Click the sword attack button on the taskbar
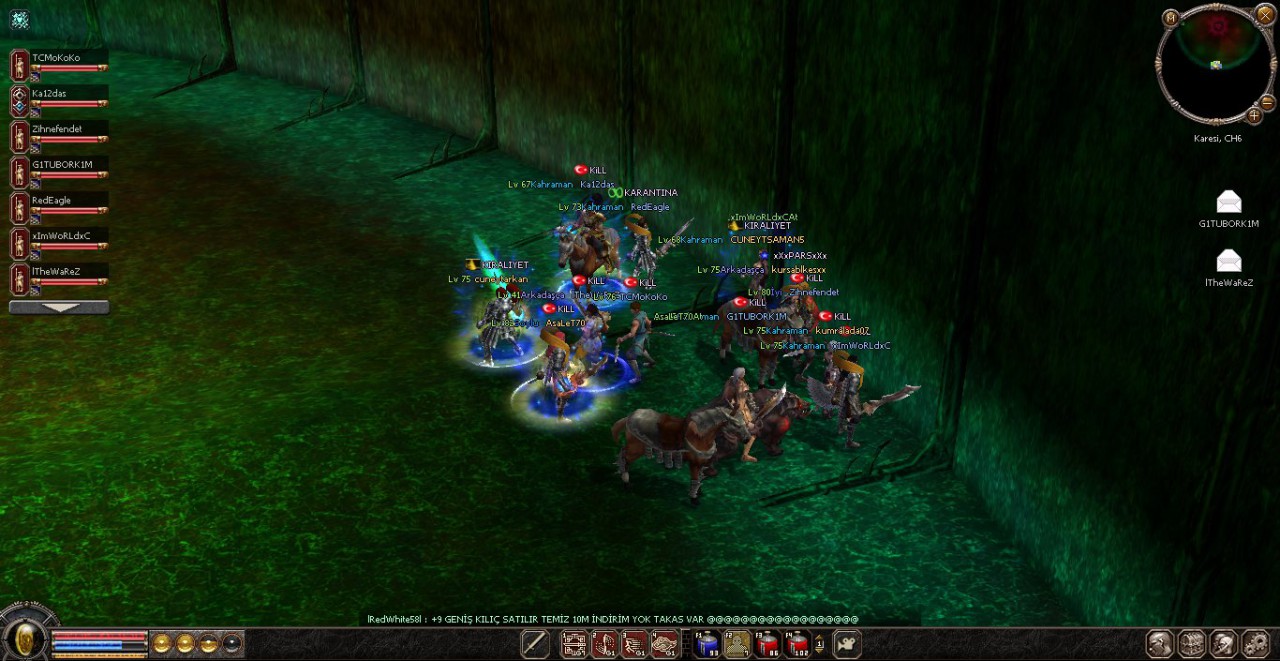 click(x=535, y=644)
